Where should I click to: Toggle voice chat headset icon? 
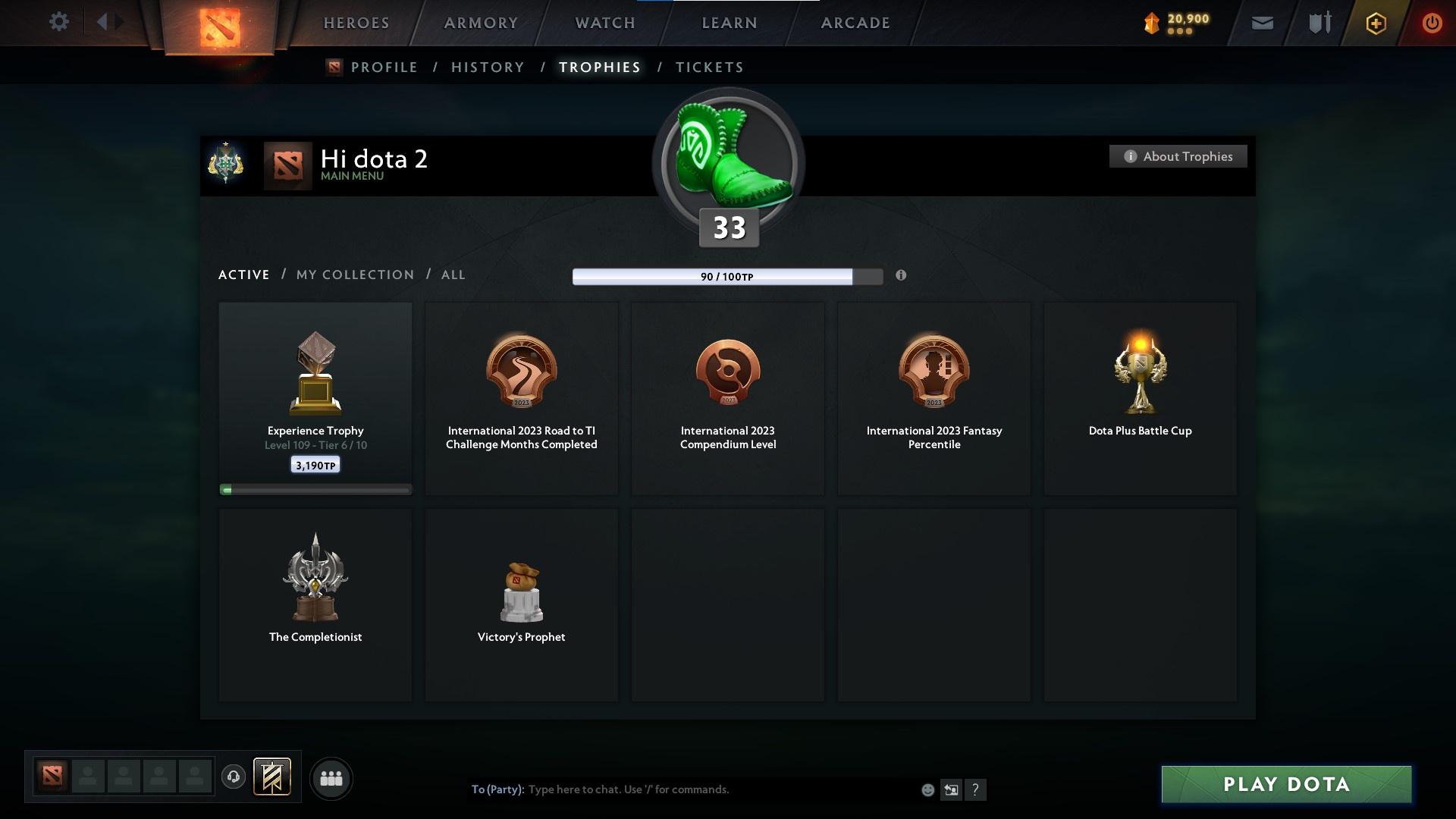point(234,778)
